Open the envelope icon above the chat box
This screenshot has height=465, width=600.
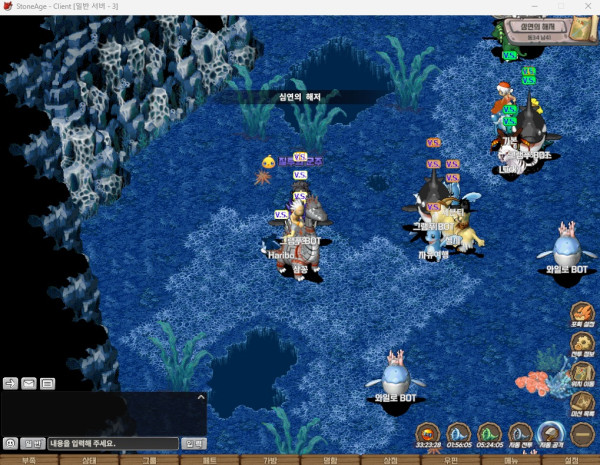click(x=29, y=383)
